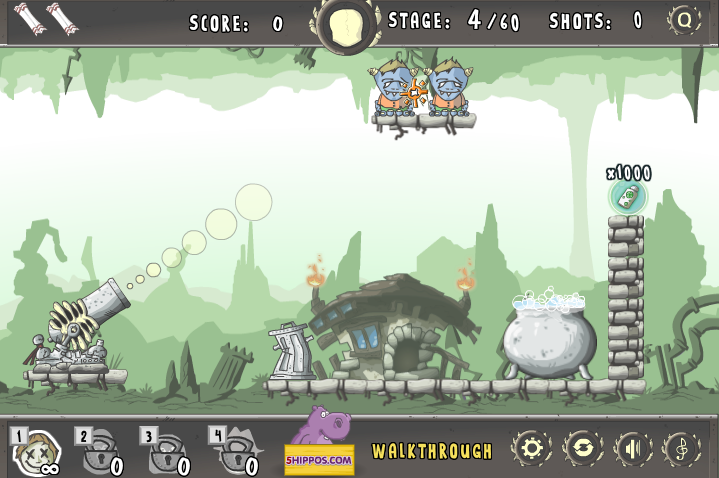Select locked ammo slot 4
This screenshot has width=719, height=478.
[x=235, y=452]
